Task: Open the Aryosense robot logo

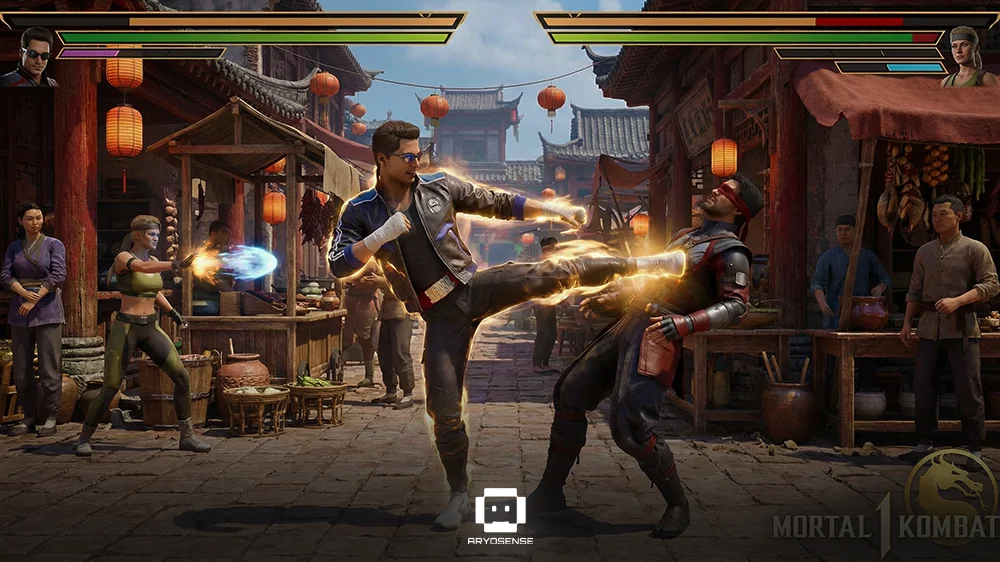Action: tap(500, 511)
